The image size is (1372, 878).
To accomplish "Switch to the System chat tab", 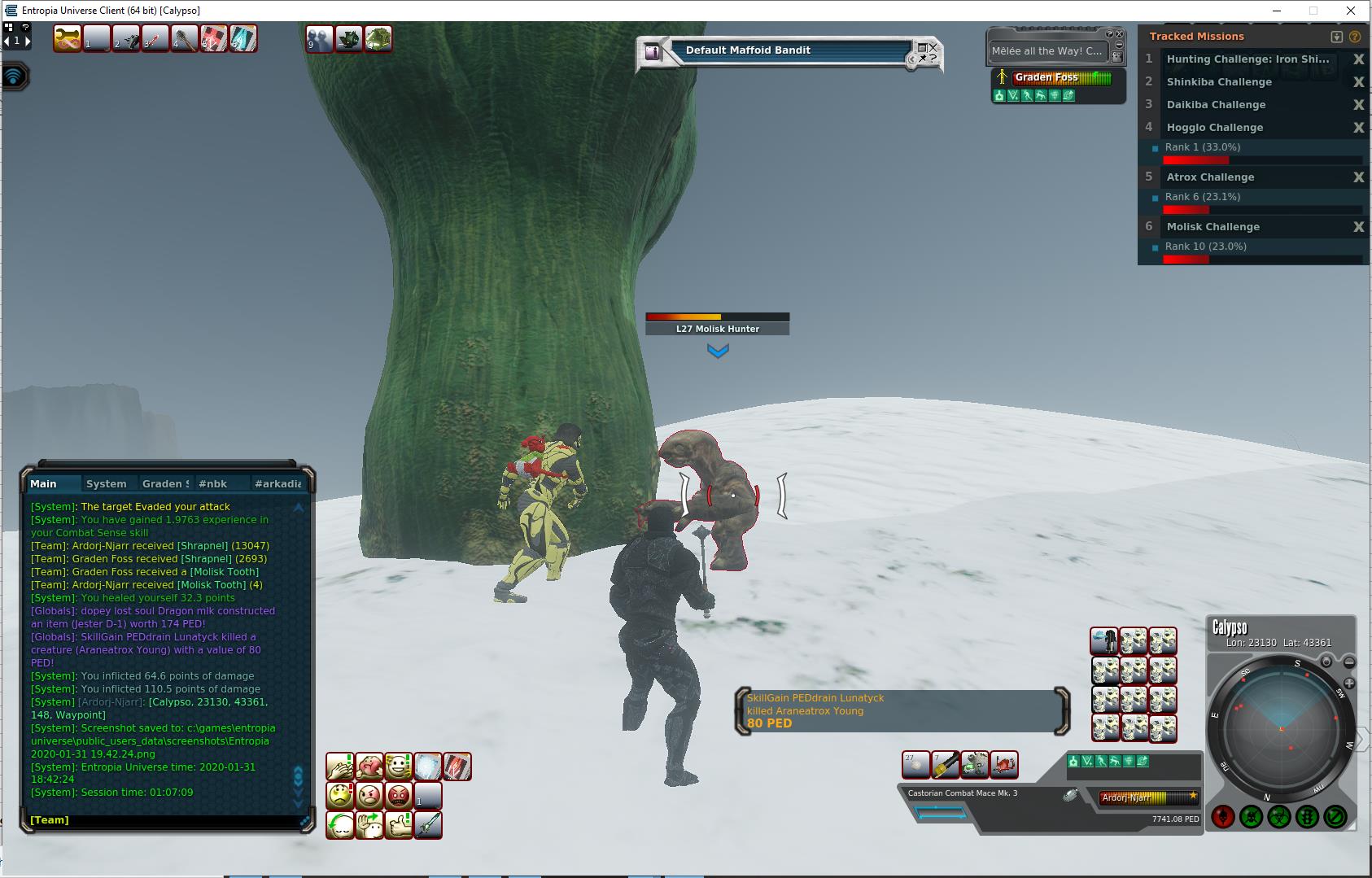I will point(106,483).
